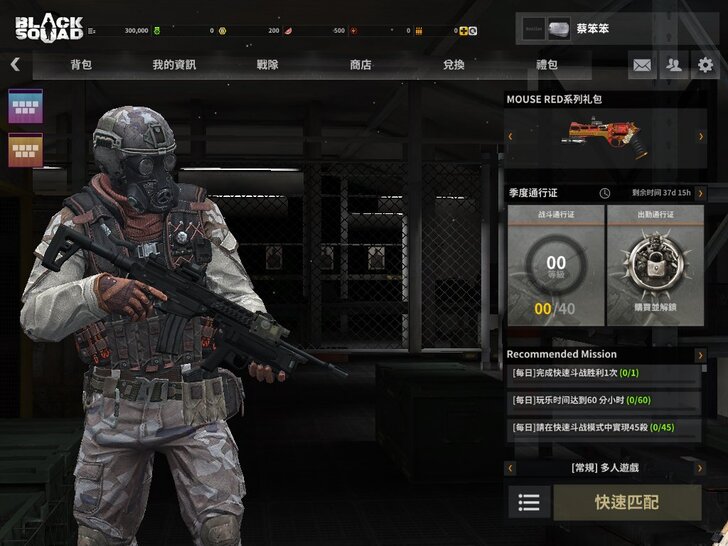The image size is (728, 546).
Task: Open the 禮包 gift pack tab
Action: tap(546, 65)
